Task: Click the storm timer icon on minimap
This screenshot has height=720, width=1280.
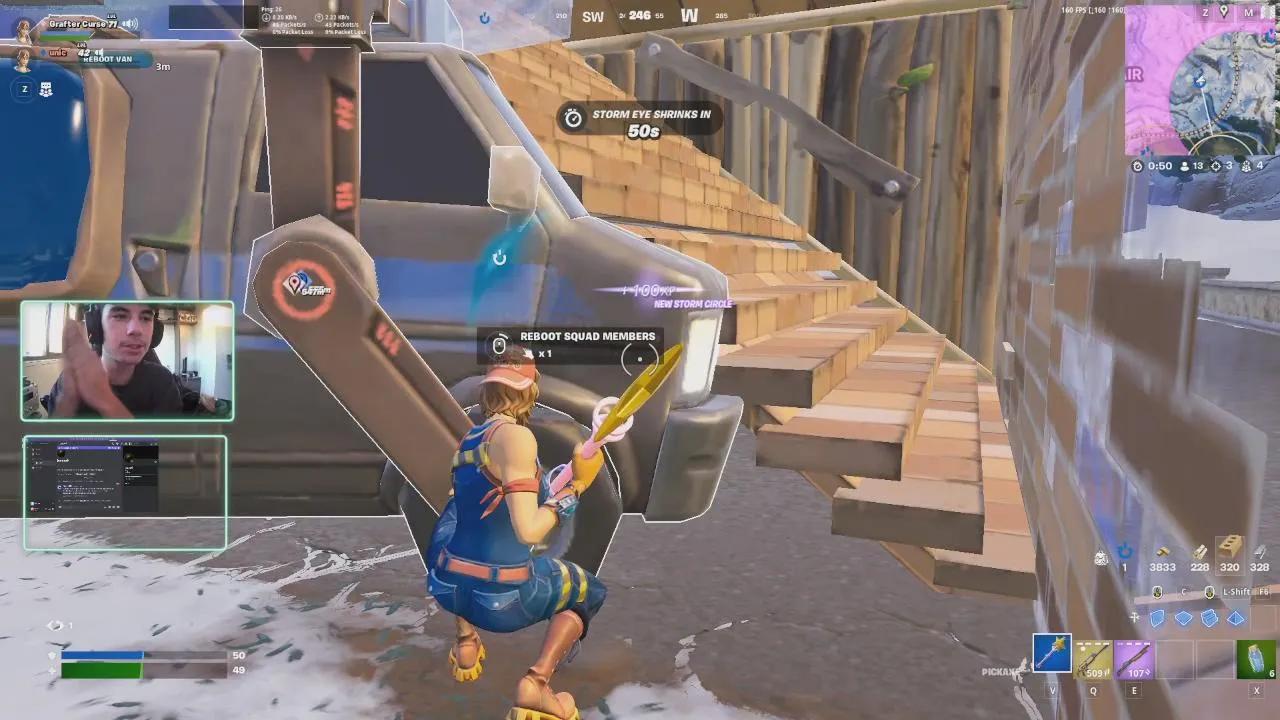Action: [1138, 166]
